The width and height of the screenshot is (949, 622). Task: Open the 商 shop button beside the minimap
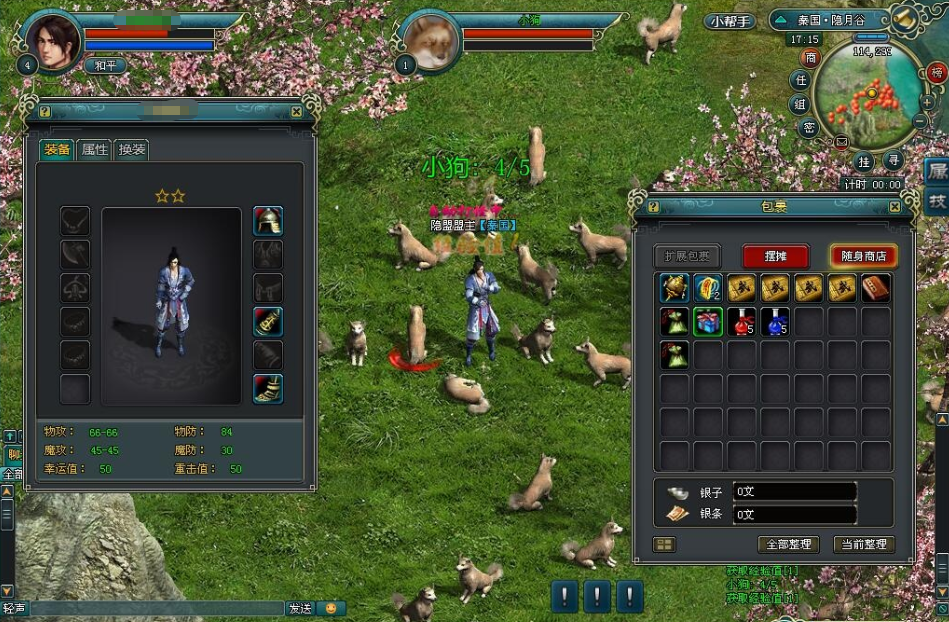click(x=810, y=58)
